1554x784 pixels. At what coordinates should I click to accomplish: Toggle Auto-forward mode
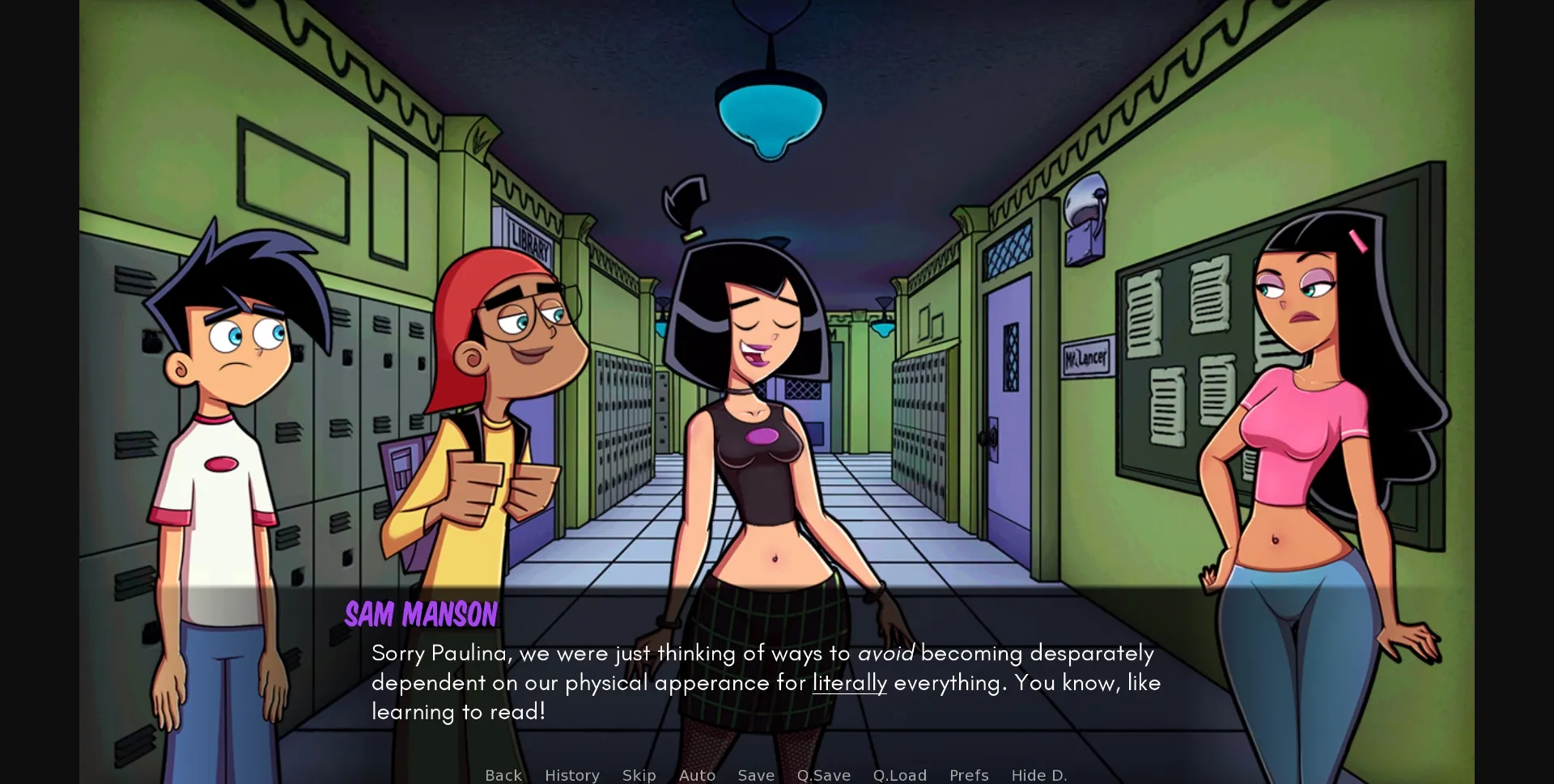pyautogui.click(x=697, y=775)
